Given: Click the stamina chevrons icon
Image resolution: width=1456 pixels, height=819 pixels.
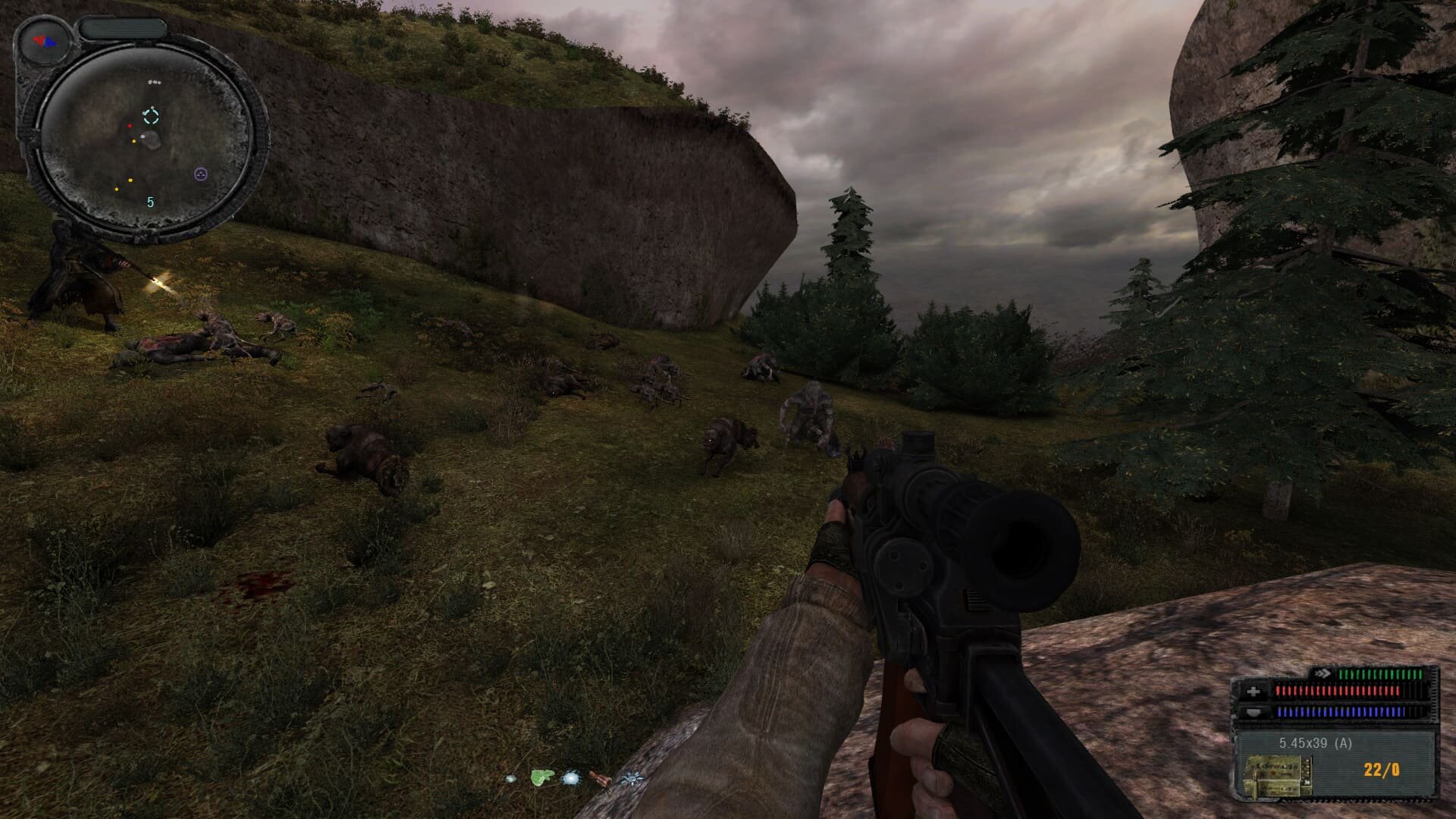Looking at the screenshot, I should [1323, 673].
